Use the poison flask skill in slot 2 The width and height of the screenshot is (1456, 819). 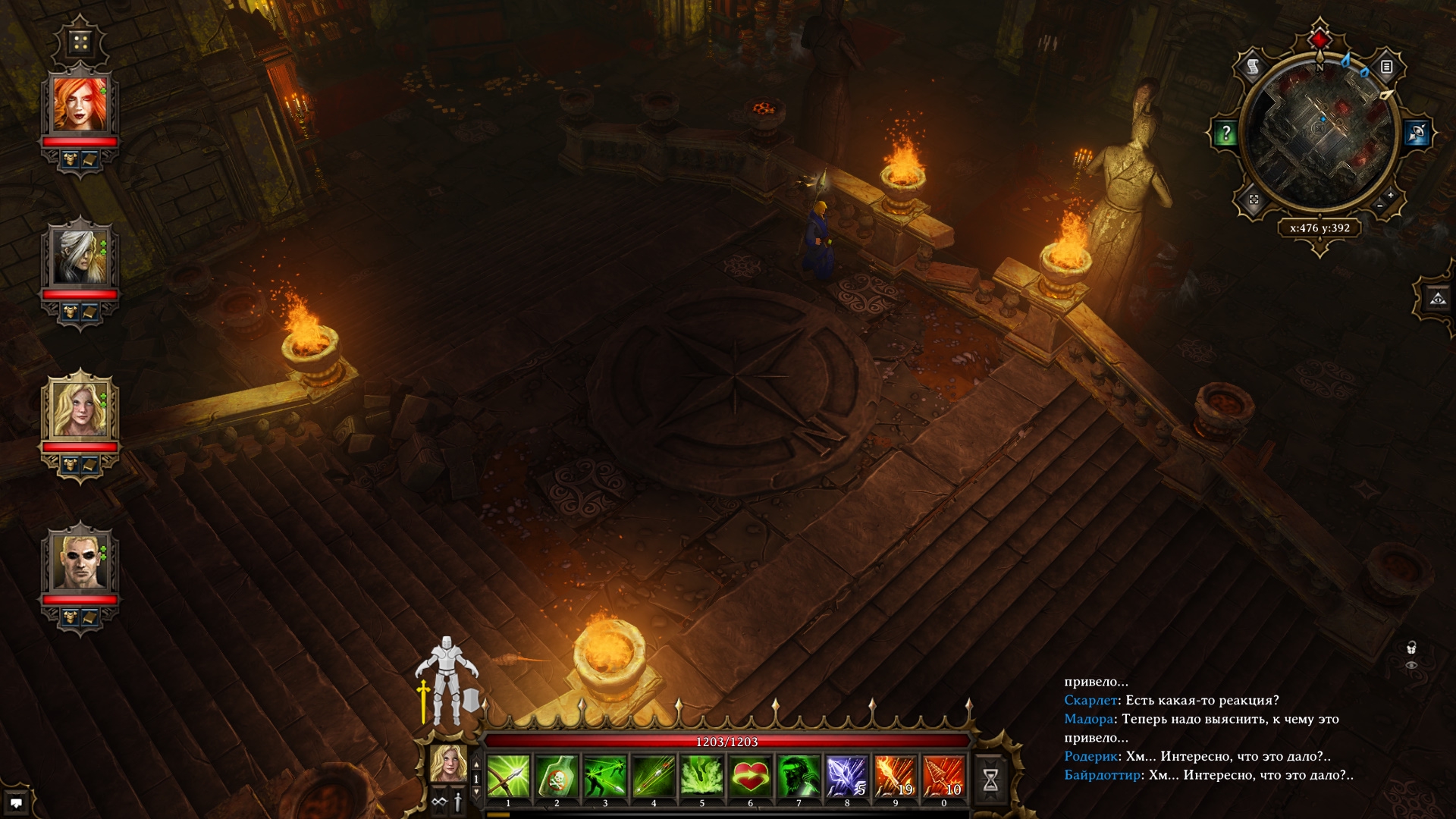(x=557, y=777)
